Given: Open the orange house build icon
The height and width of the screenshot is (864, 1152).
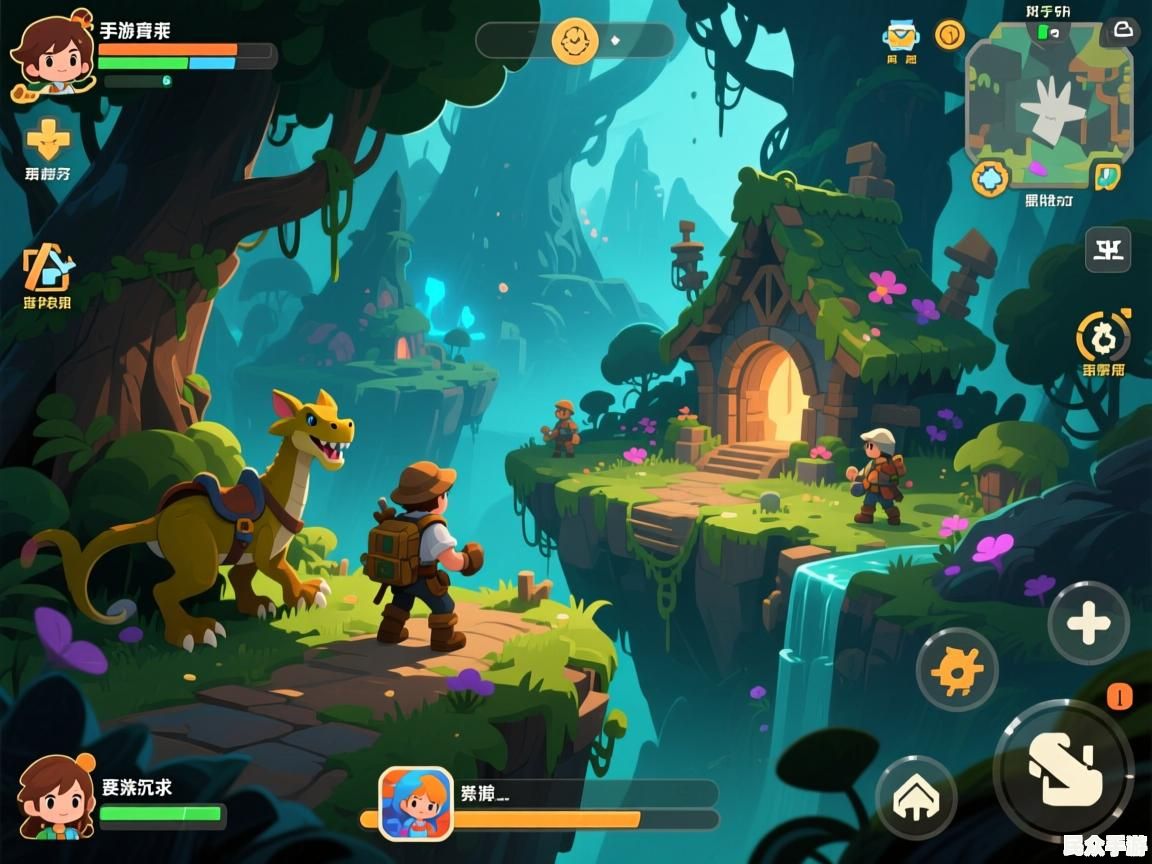Looking at the screenshot, I should pyautogui.click(x=47, y=266).
